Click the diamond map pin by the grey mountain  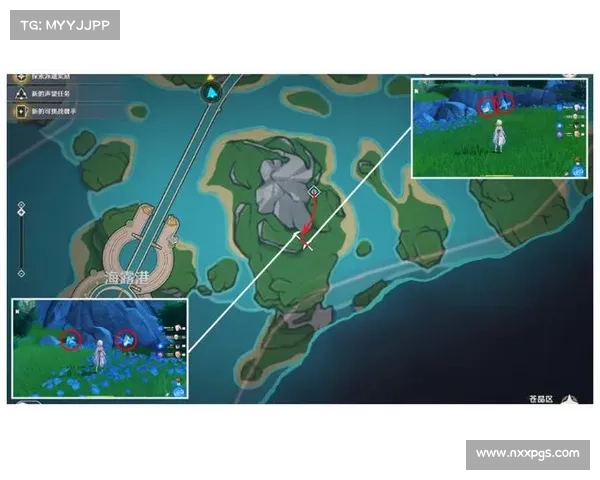(x=314, y=190)
